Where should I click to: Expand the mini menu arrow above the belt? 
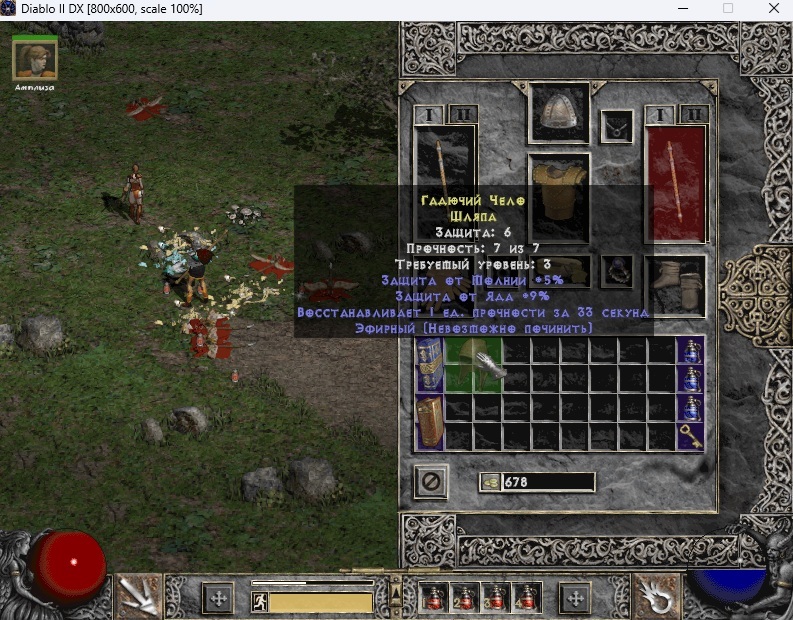(395, 579)
